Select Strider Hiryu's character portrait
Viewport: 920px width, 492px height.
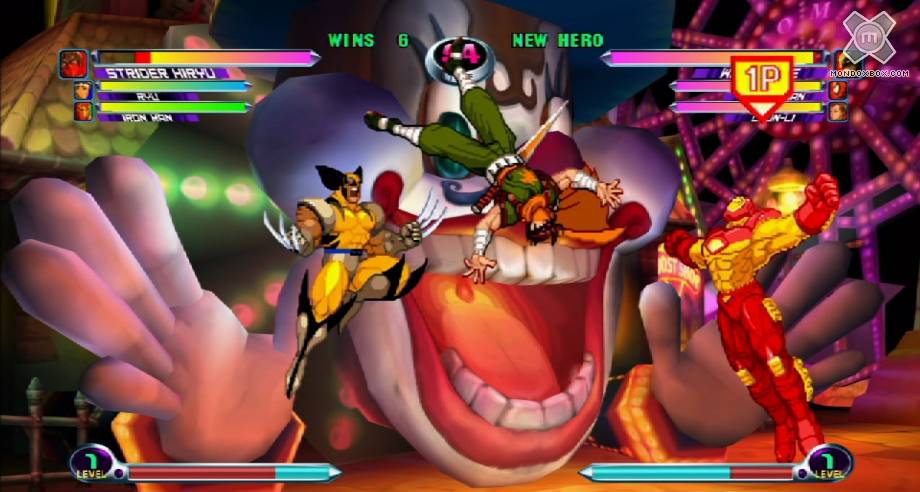[75, 64]
